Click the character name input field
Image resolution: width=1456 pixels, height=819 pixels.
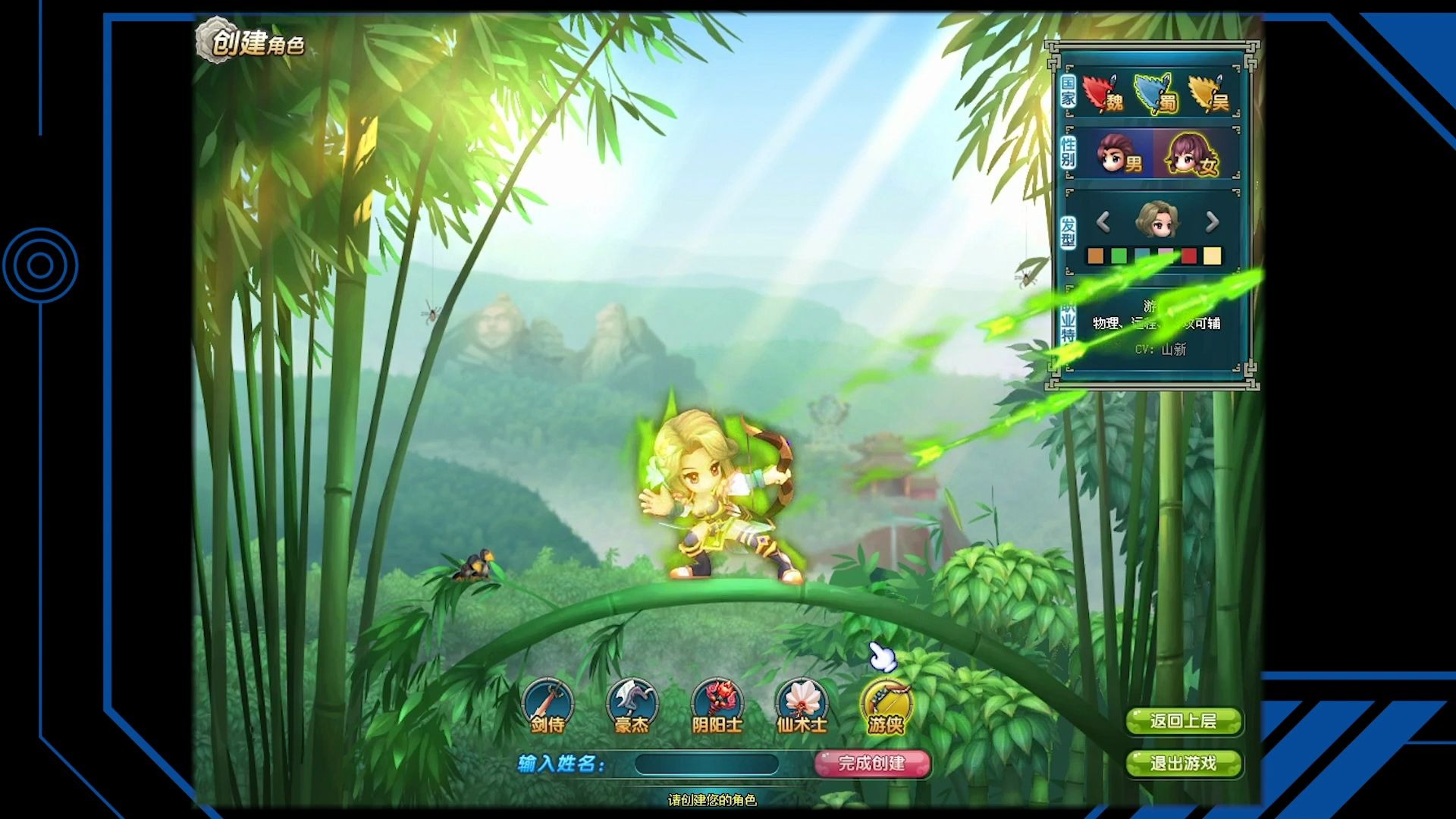tap(707, 764)
